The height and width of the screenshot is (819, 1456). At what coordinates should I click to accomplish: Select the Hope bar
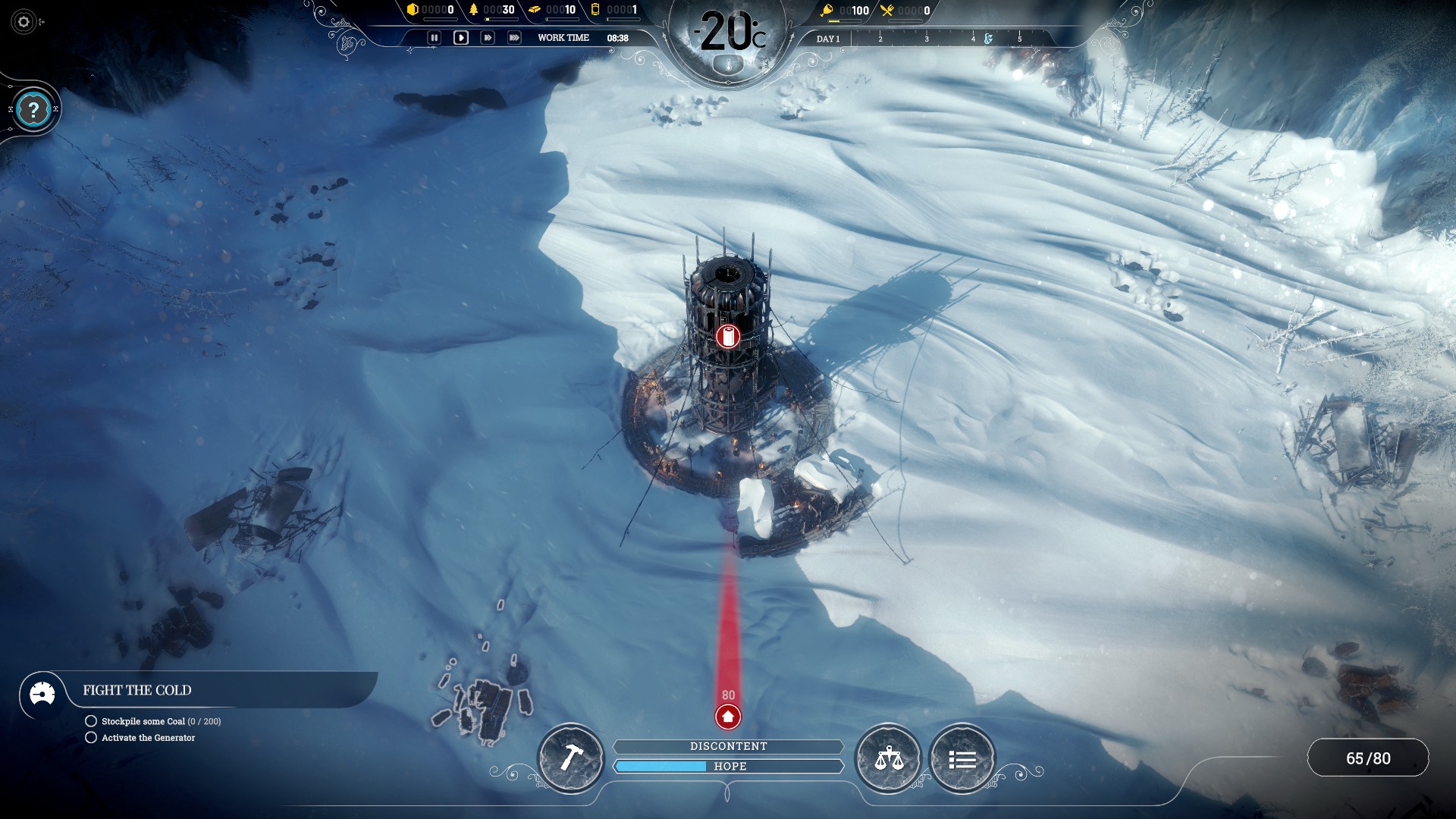pyautogui.click(x=728, y=767)
